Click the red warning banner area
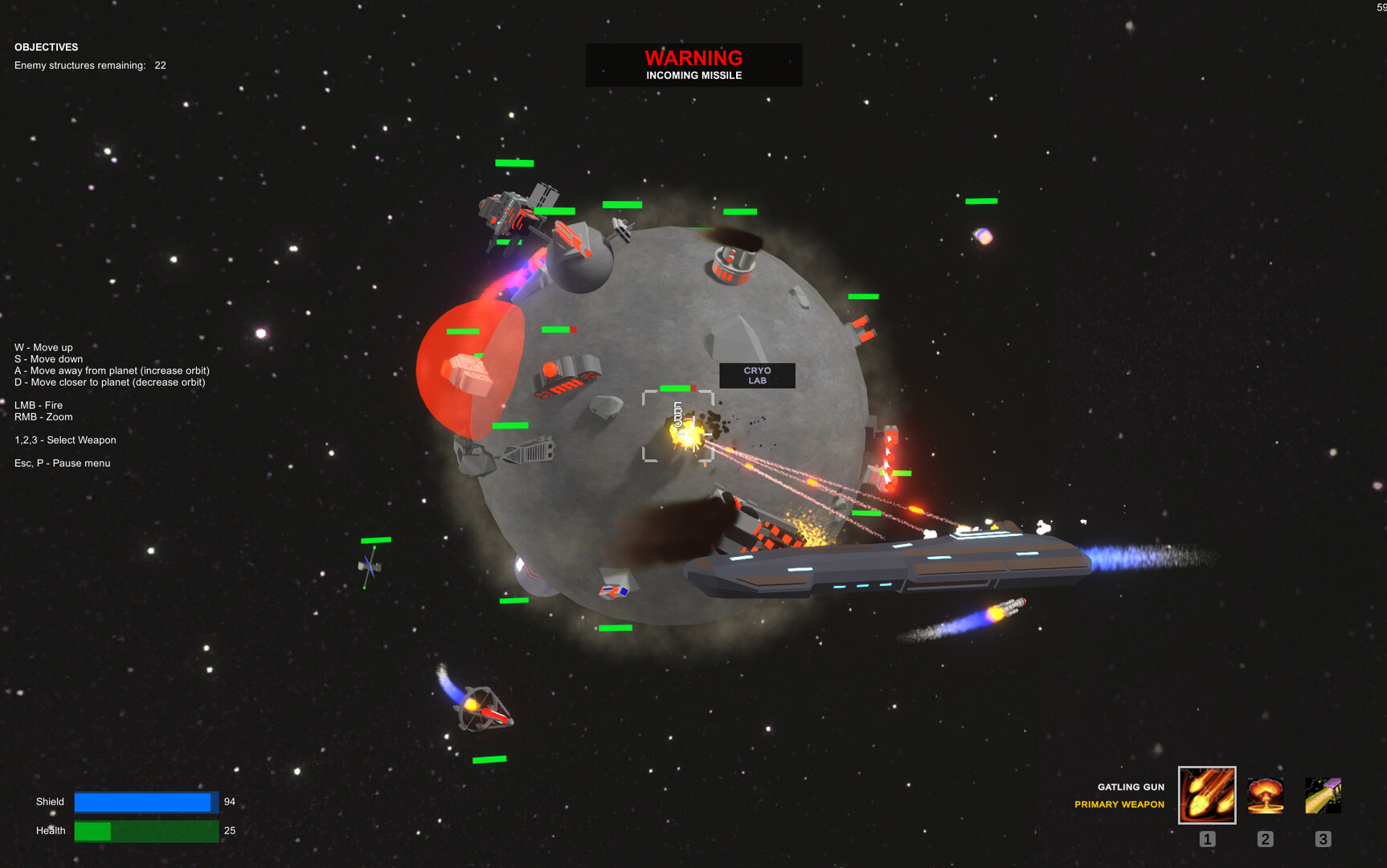The image size is (1387, 868). [693, 65]
